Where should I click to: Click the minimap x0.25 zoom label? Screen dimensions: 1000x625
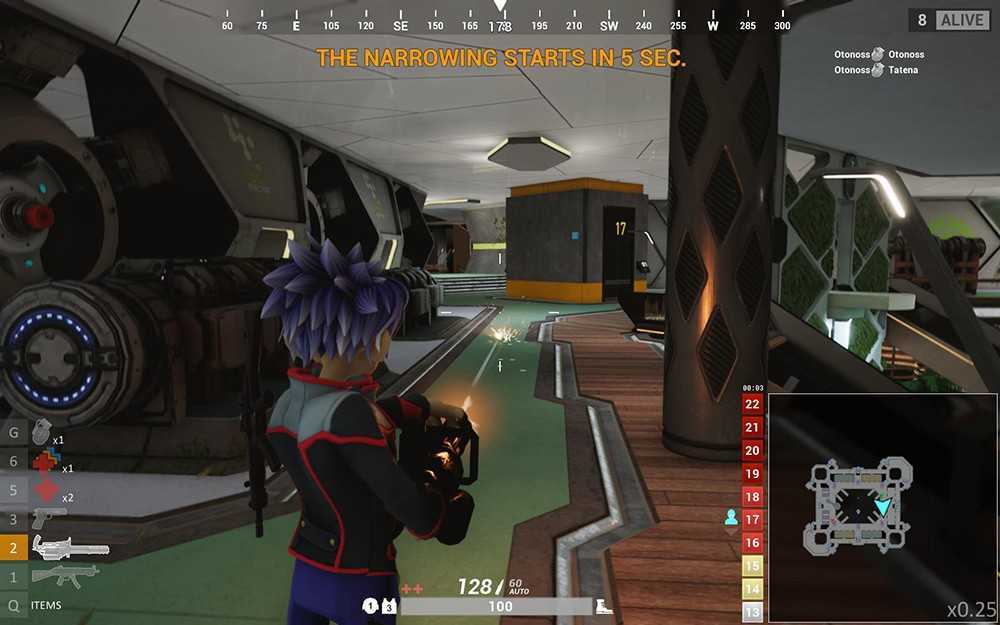coord(970,609)
